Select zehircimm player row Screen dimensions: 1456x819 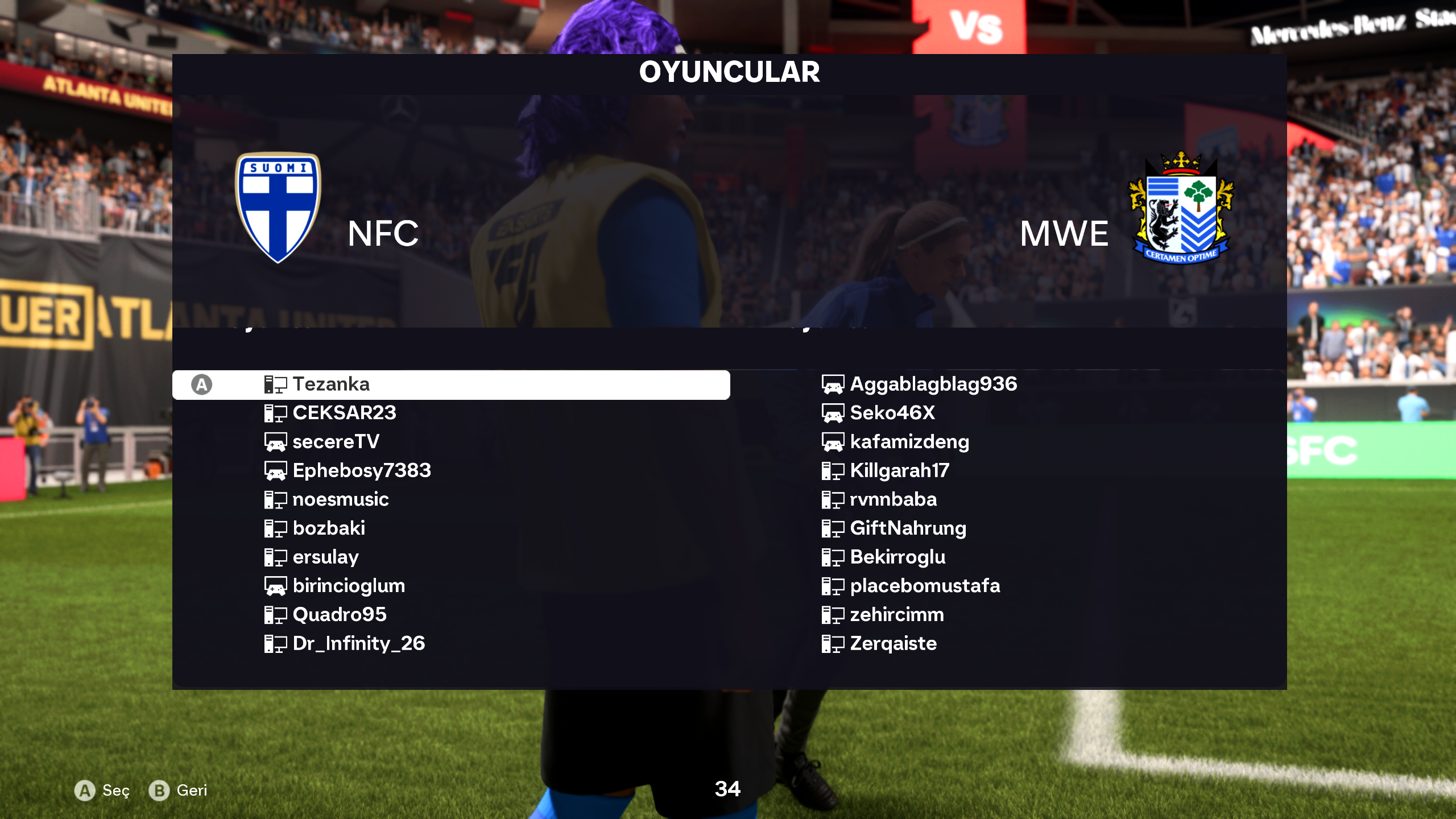(897, 615)
